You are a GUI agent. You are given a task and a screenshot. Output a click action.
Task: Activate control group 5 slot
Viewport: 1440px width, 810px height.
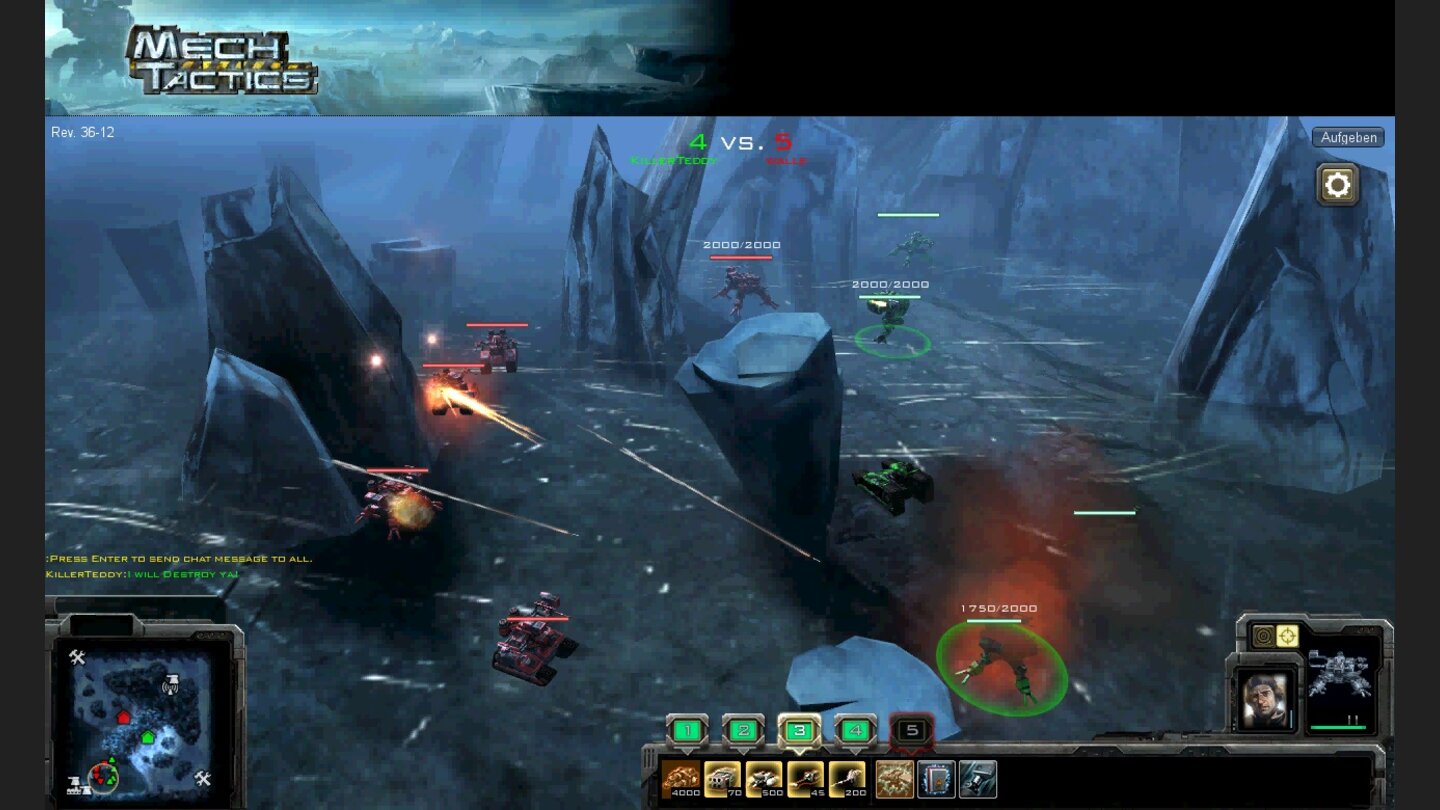pyautogui.click(x=912, y=729)
